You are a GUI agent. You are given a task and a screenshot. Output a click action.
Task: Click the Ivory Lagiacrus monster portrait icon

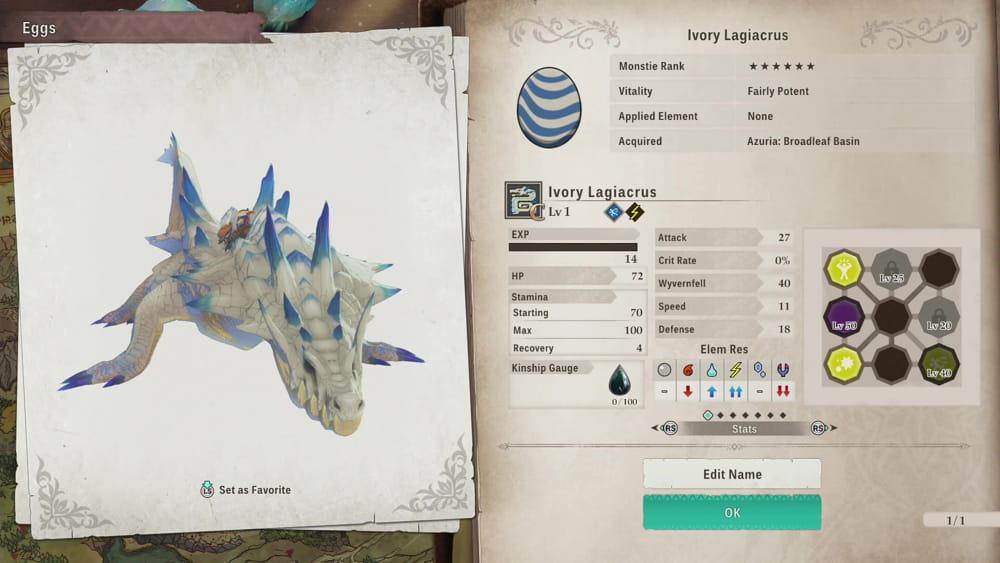tap(523, 200)
